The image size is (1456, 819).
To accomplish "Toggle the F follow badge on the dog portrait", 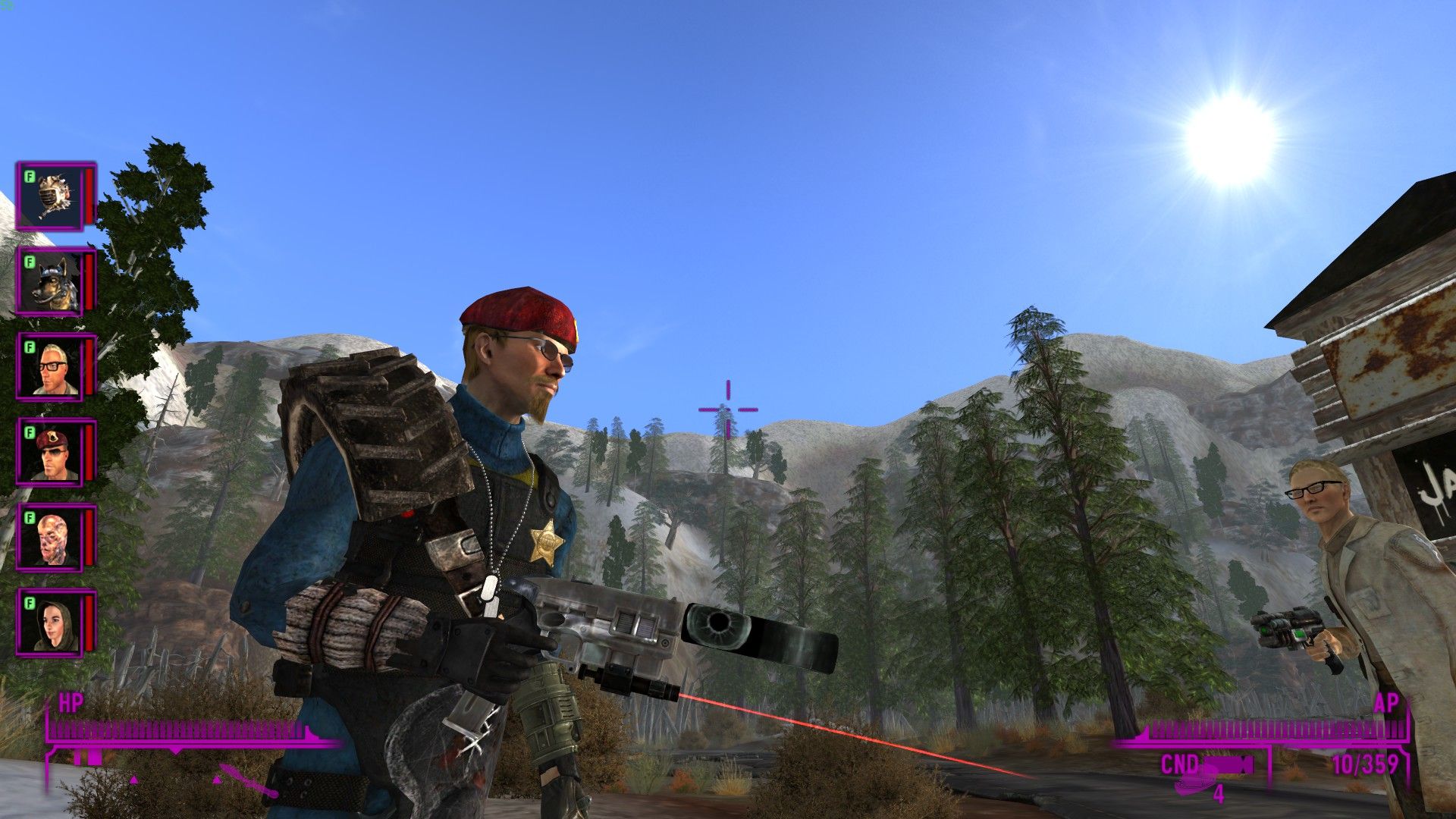I will pos(29,262).
